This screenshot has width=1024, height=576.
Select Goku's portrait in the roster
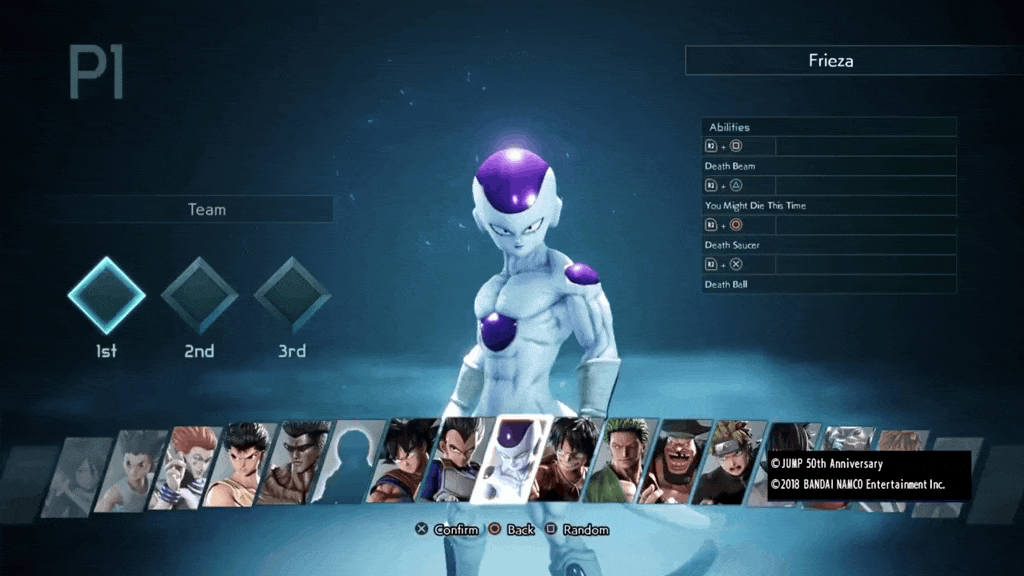tap(400, 461)
